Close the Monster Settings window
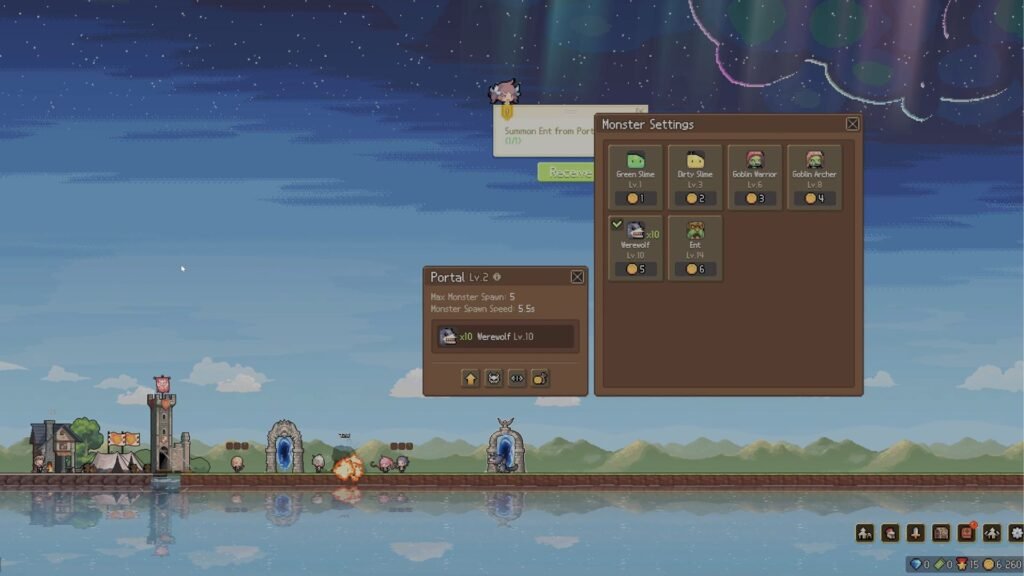This screenshot has width=1024, height=576. (852, 124)
